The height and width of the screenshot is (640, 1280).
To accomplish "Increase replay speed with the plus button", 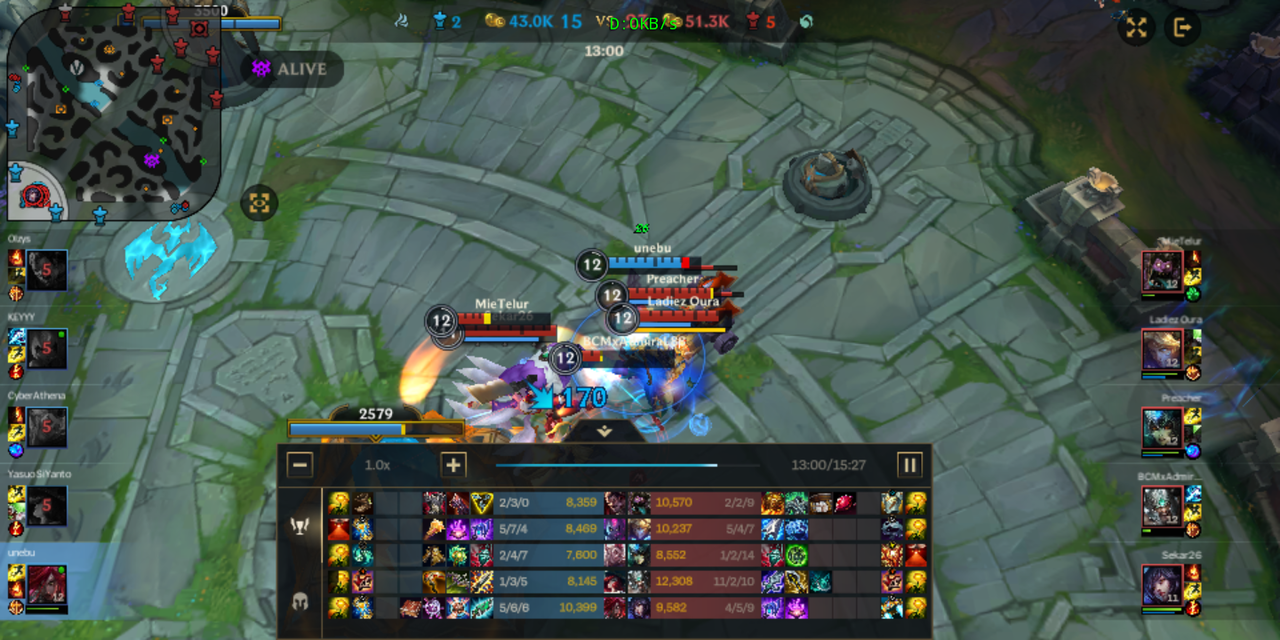I will (x=453, y=465).
